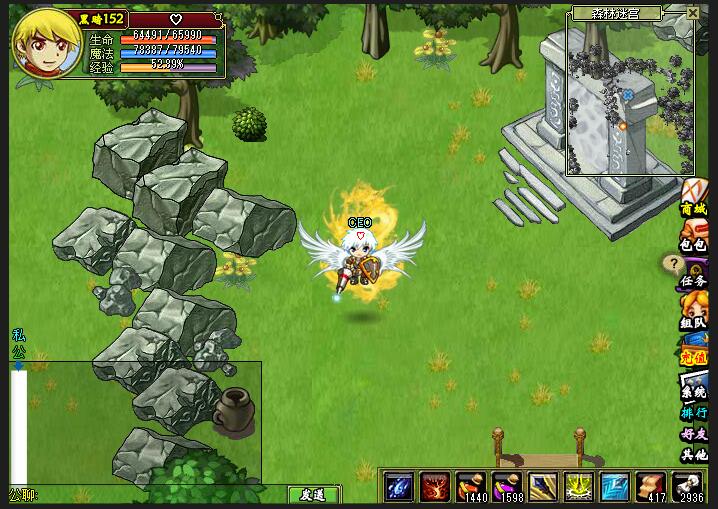Open the 充值 recharge window
The image size is (718, 509).
694,354
